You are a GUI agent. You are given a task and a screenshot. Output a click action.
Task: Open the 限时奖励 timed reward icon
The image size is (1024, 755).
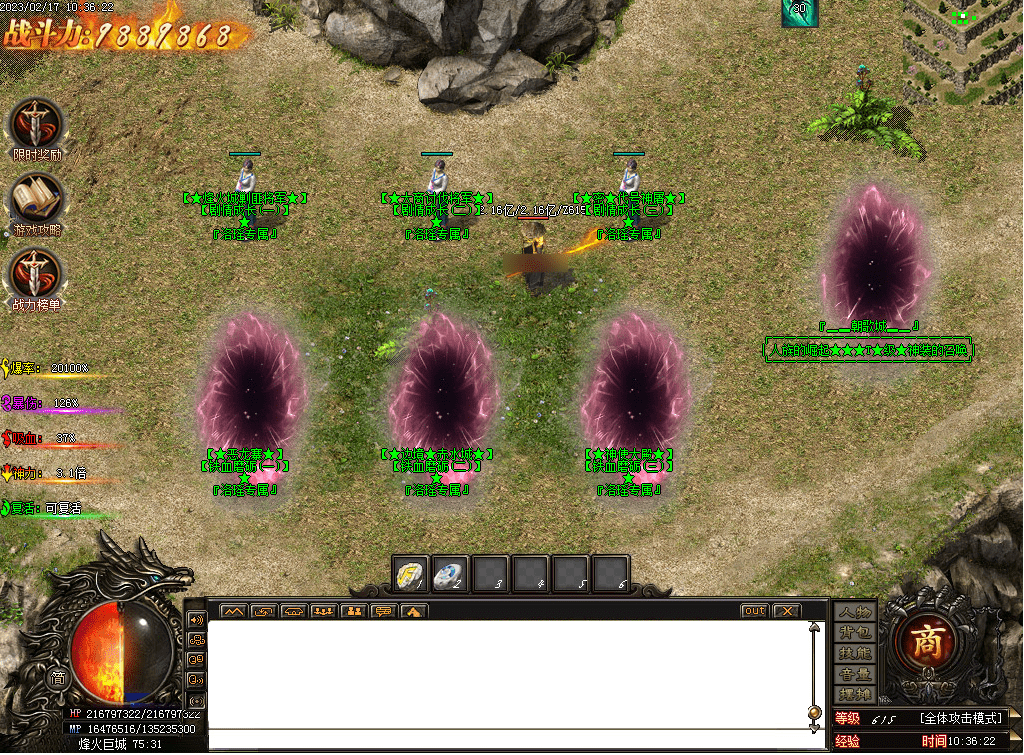click(36, 124)
